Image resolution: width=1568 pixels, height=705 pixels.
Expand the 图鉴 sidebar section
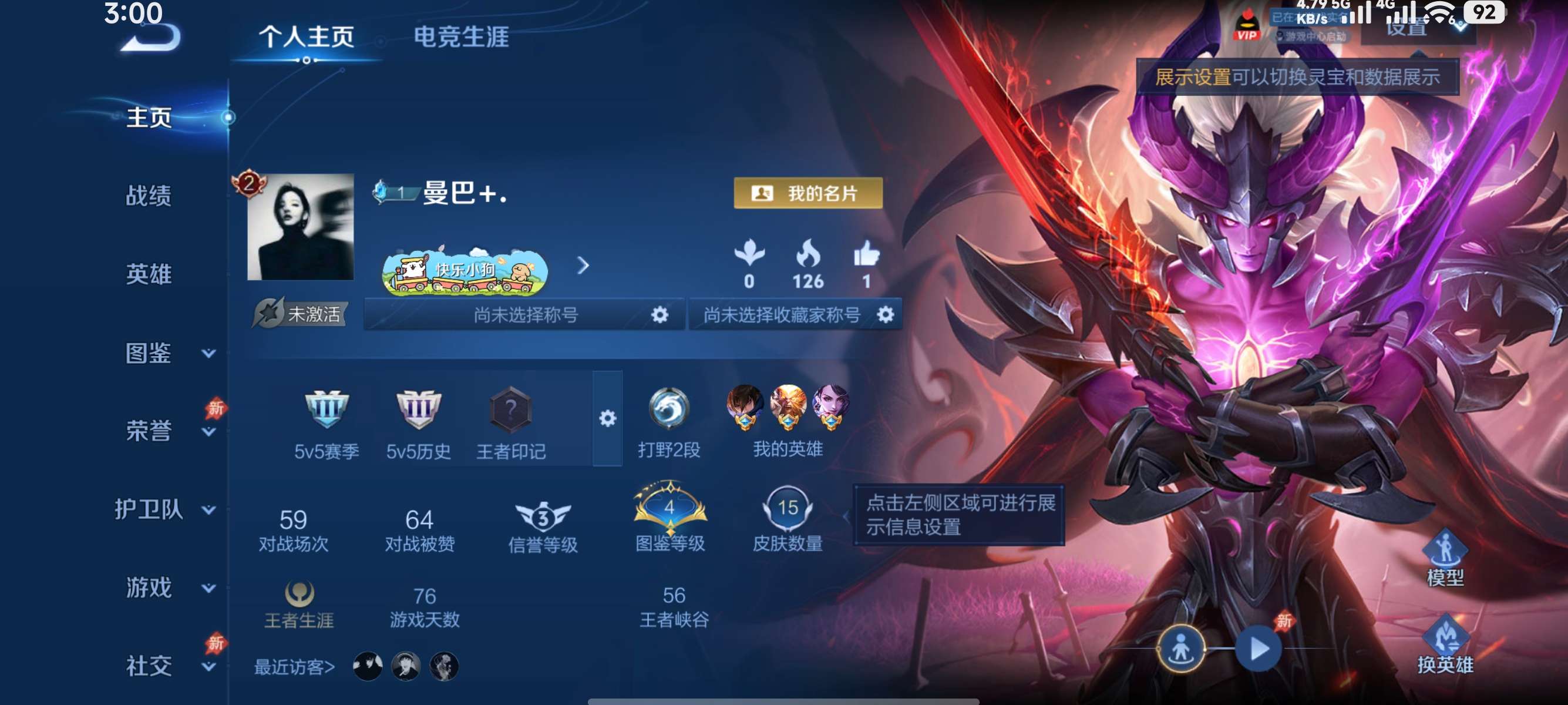click(150, 352)
